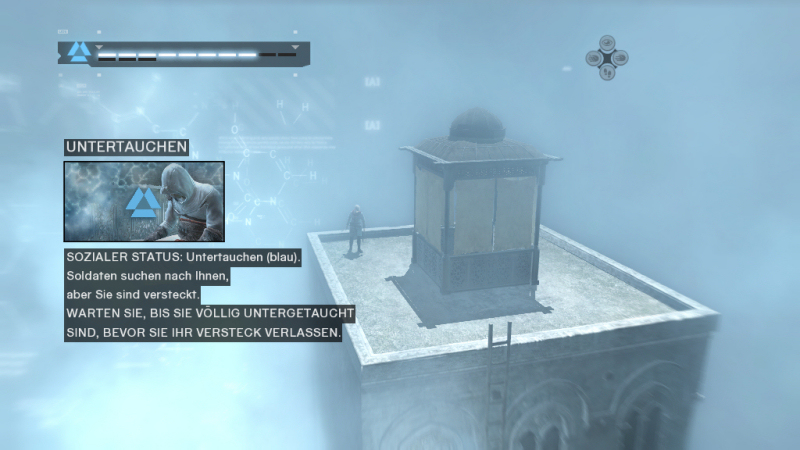Select the Untertauchen tutorial thumbnail
Screen dimensions: 800x450
tap(144, 201)
